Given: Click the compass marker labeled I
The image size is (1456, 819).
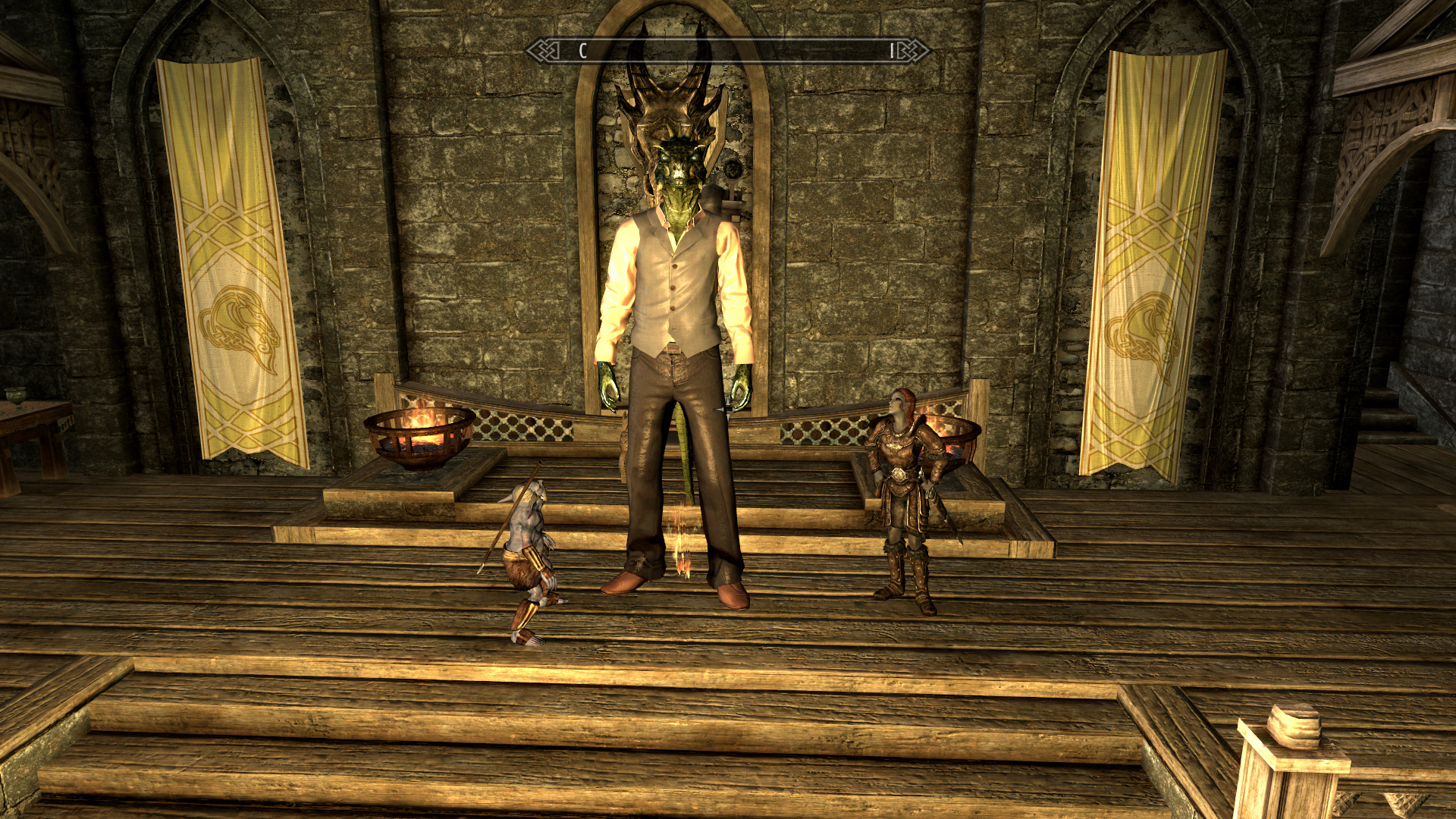Looking at the screenshot, I should point(892,52).
